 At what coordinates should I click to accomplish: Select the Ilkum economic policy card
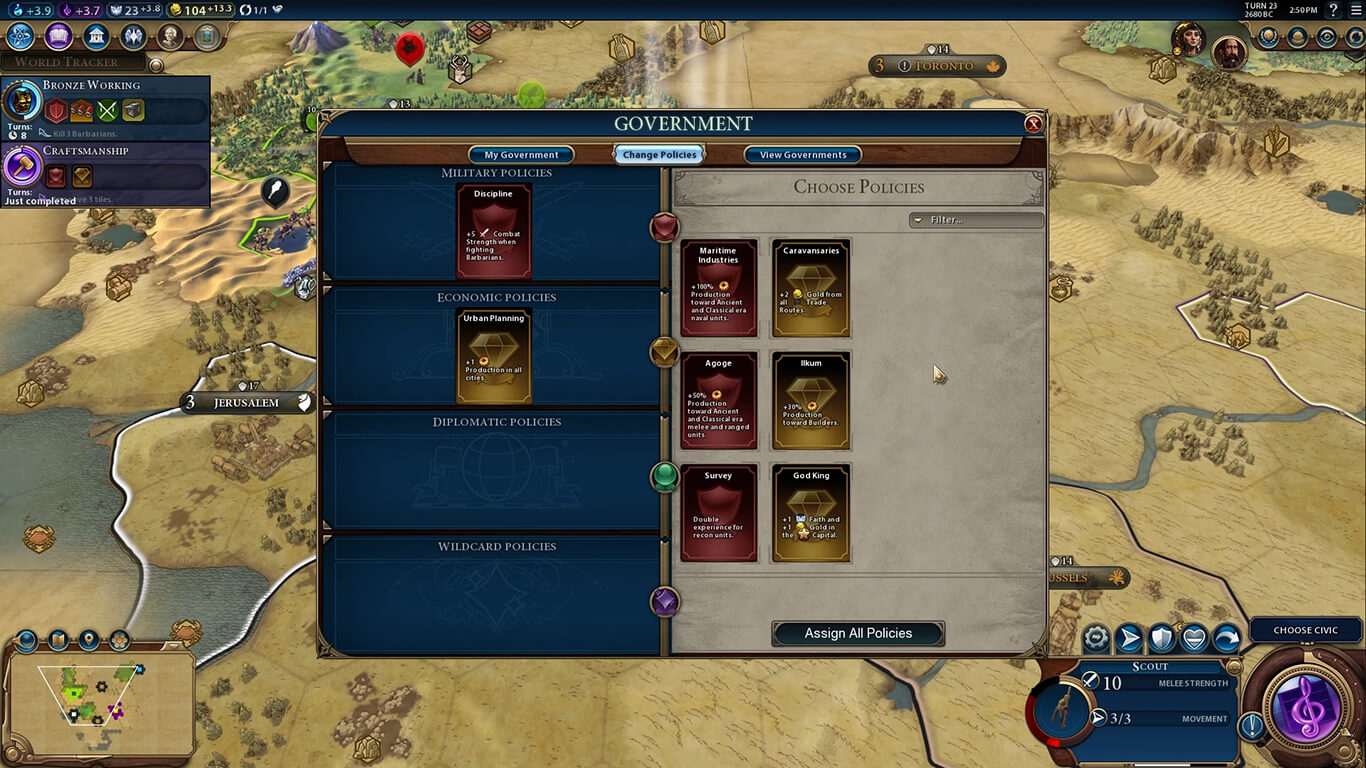[x=811, y=400]
